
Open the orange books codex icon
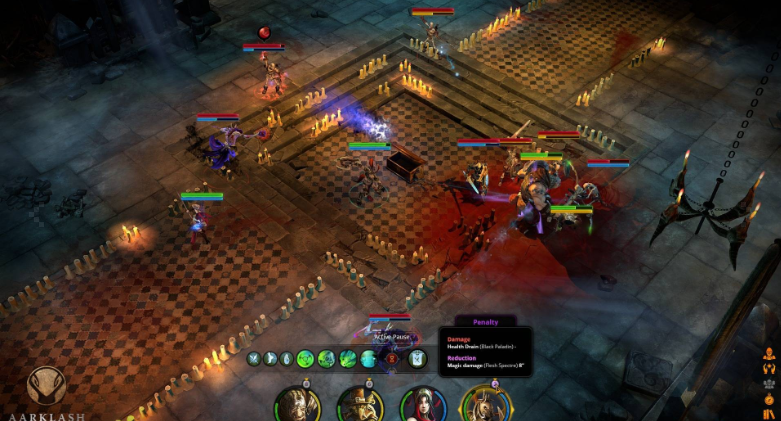click(769, 413)
